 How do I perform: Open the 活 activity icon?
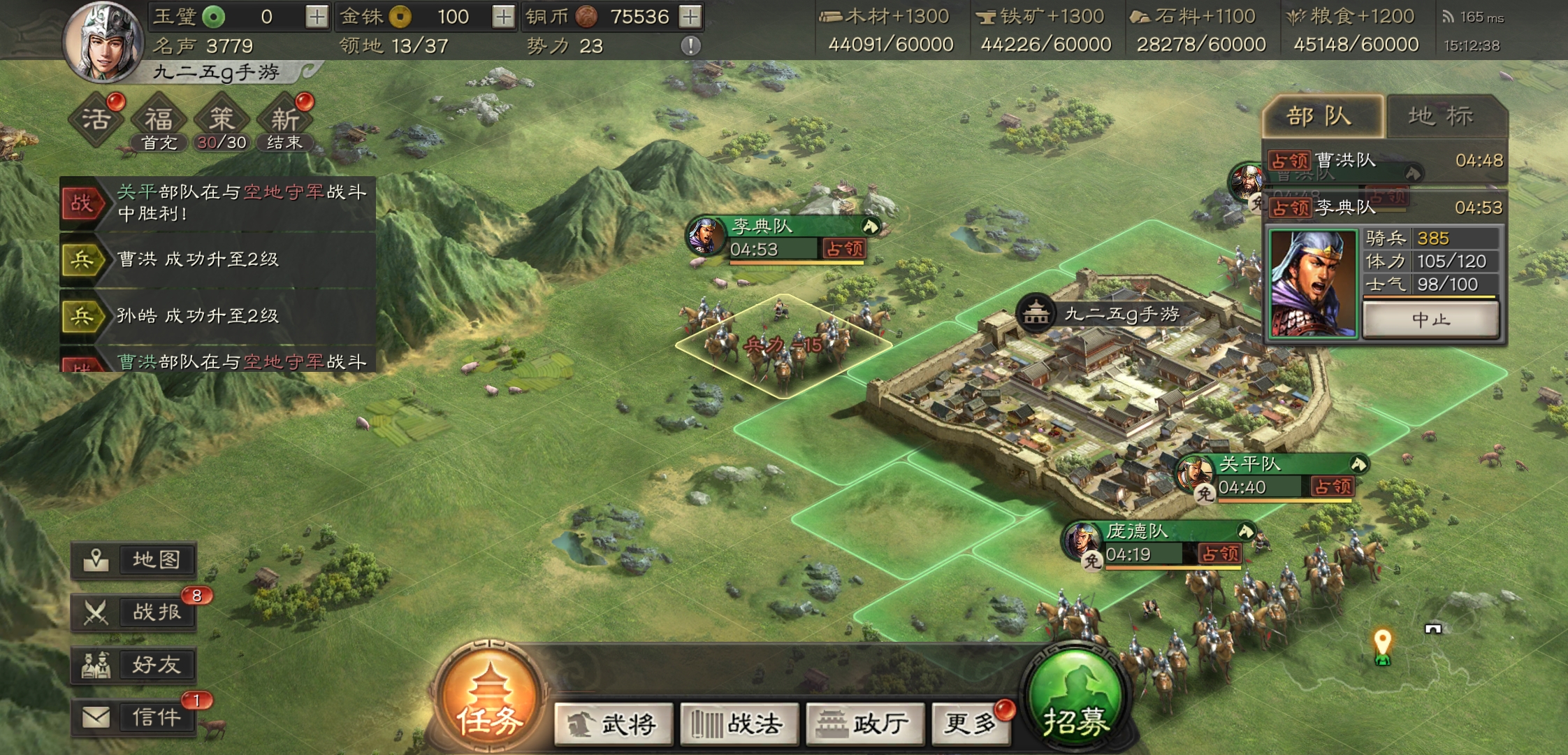tap(98, 117)
